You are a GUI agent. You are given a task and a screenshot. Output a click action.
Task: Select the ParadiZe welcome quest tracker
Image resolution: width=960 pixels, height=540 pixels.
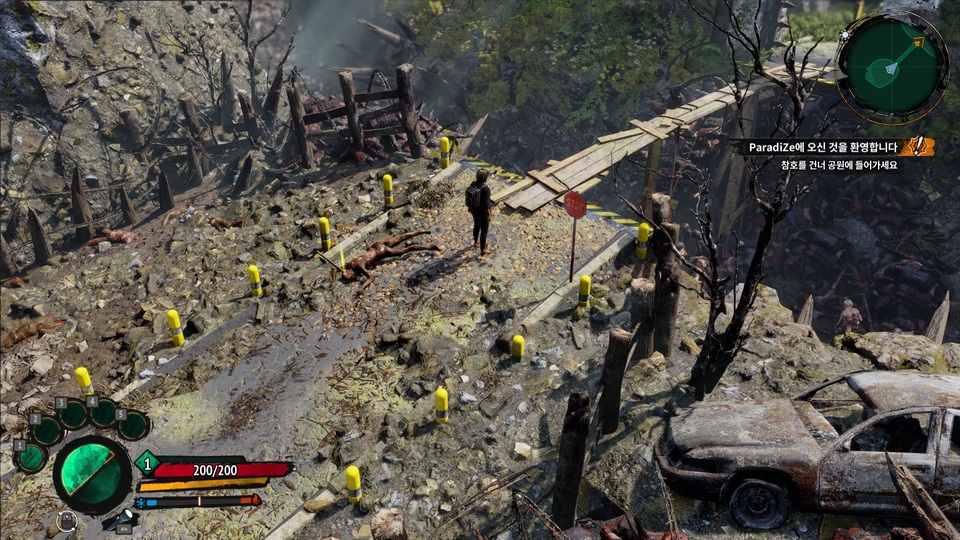pyautogui.click(x=822, y=147)
